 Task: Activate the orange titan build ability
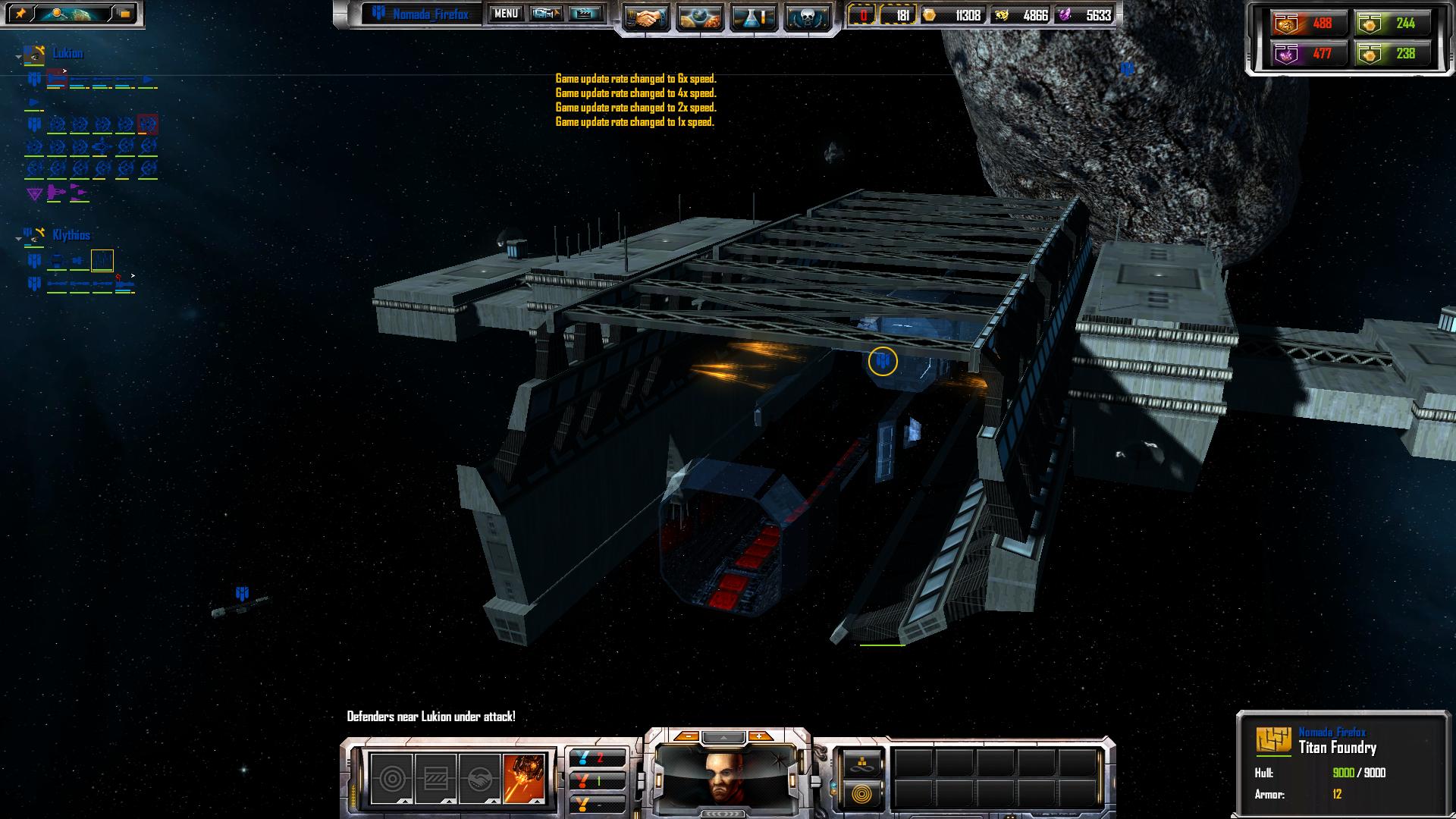coord(524,778)
